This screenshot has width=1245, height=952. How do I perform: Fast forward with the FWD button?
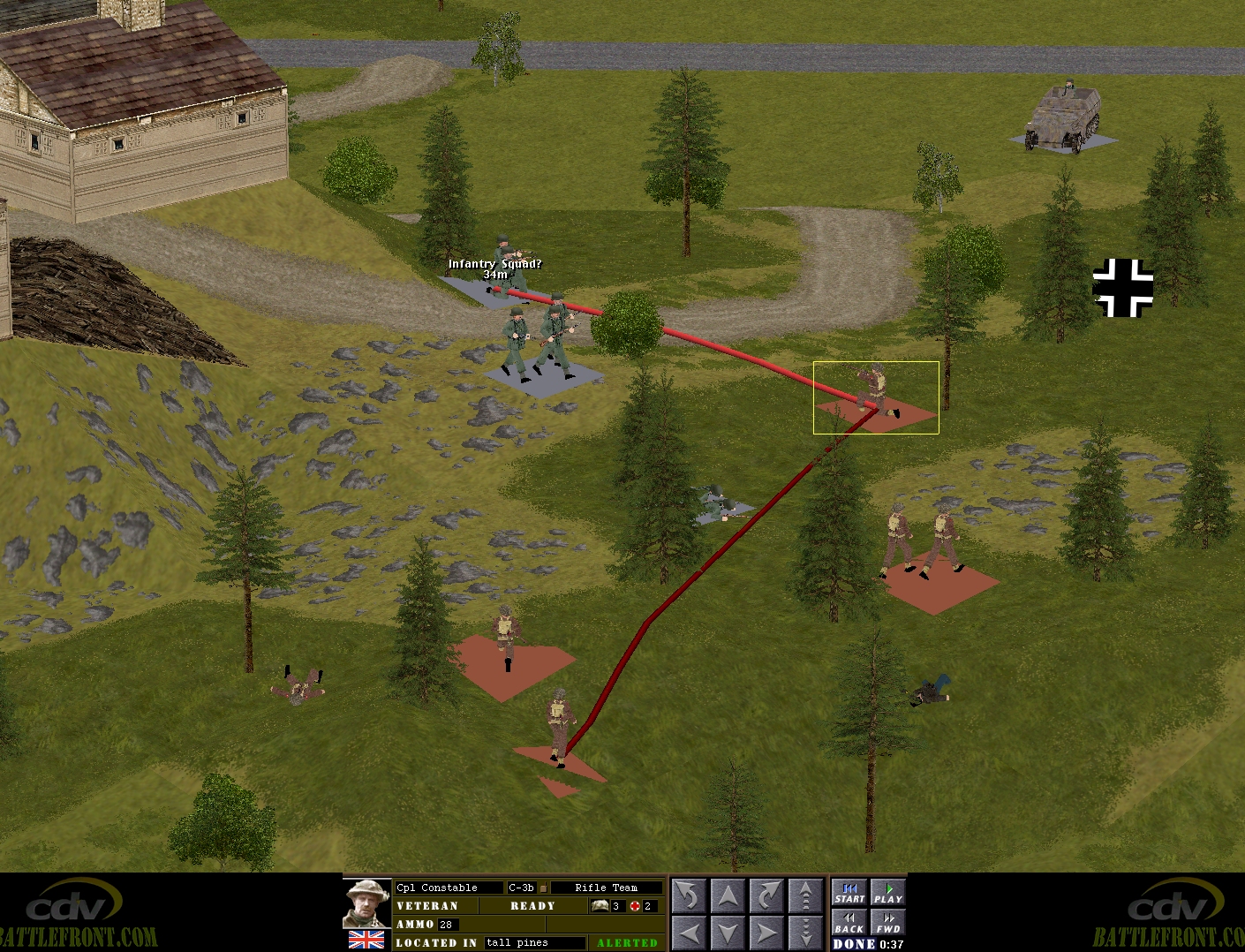click(x=888, y=923)
